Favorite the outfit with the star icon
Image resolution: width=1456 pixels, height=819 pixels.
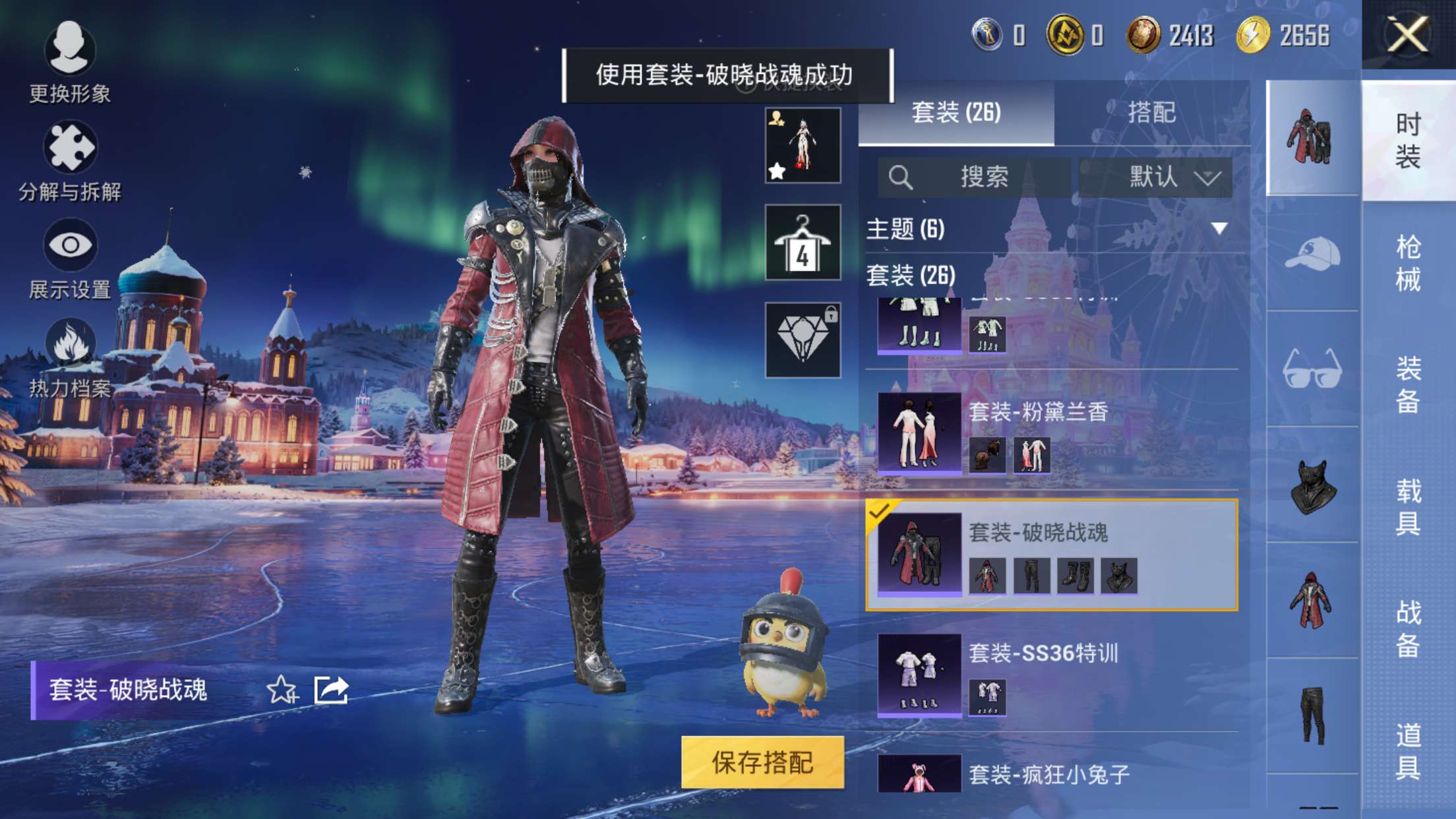point(282,690)
